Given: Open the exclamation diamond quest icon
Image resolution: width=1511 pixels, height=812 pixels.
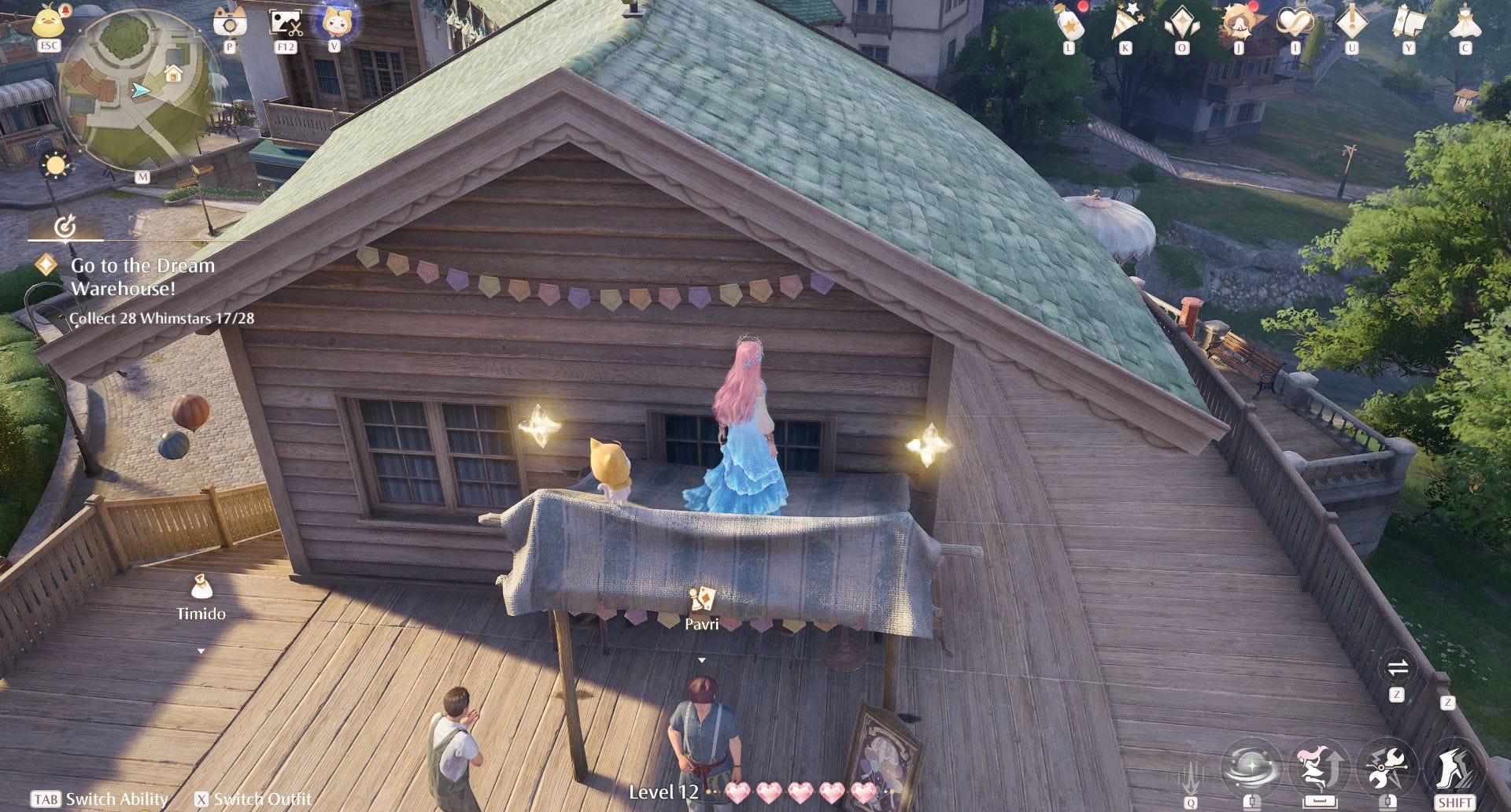Looking at the screenshot, I should pyautogui.click(x=1351, y=23).
